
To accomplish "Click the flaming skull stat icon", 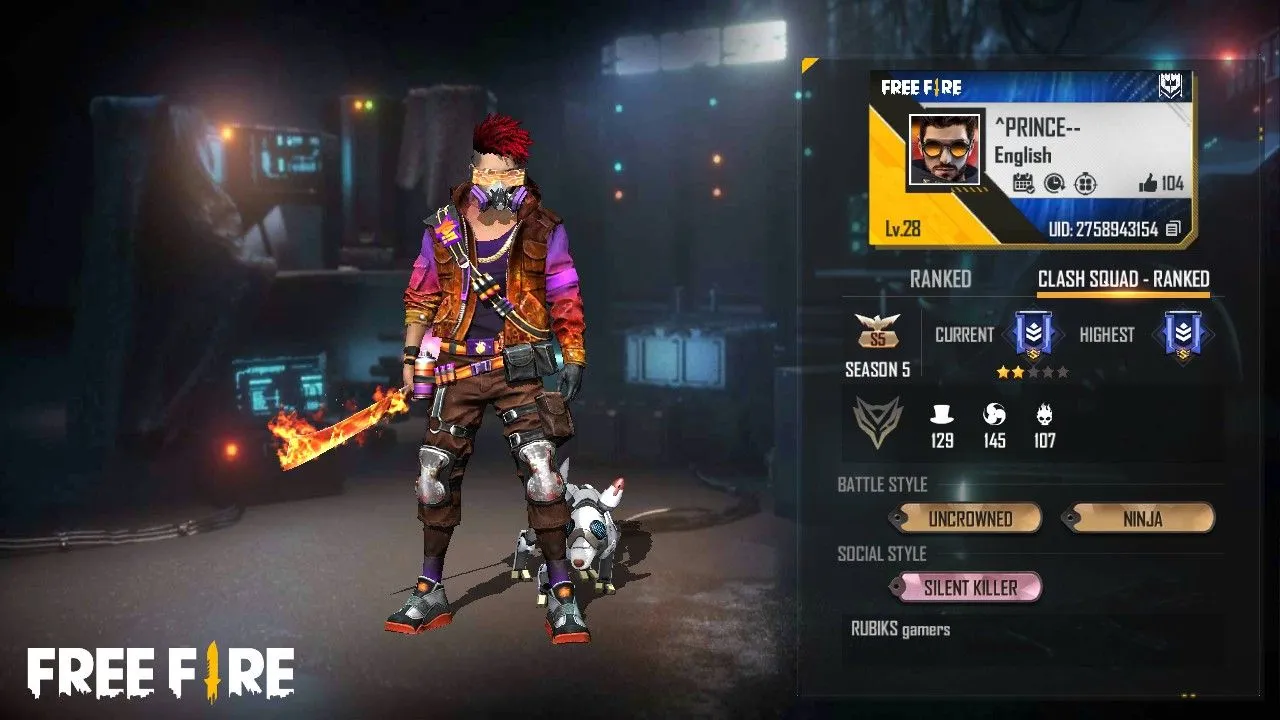I will coord(1045,415).
